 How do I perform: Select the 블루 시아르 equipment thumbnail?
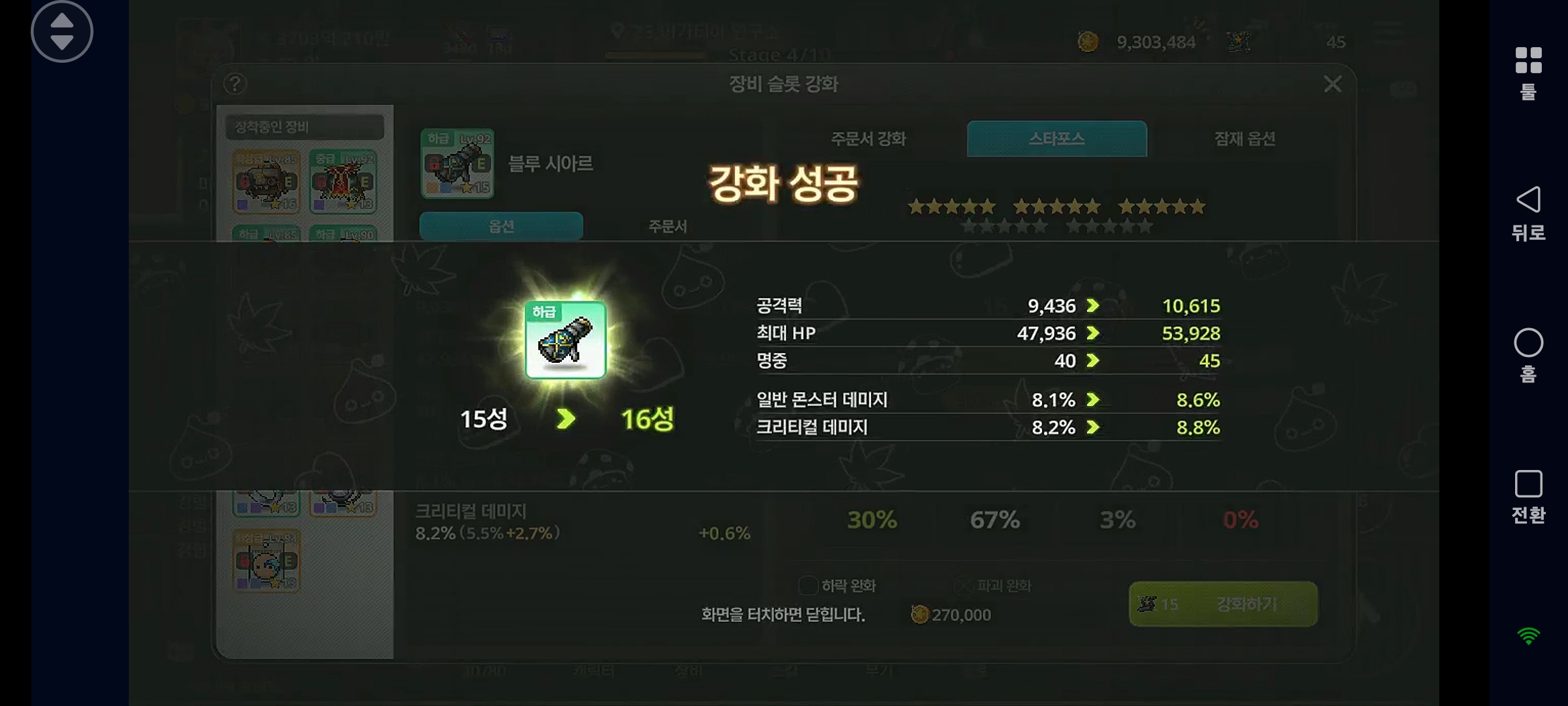coord(457,164)
